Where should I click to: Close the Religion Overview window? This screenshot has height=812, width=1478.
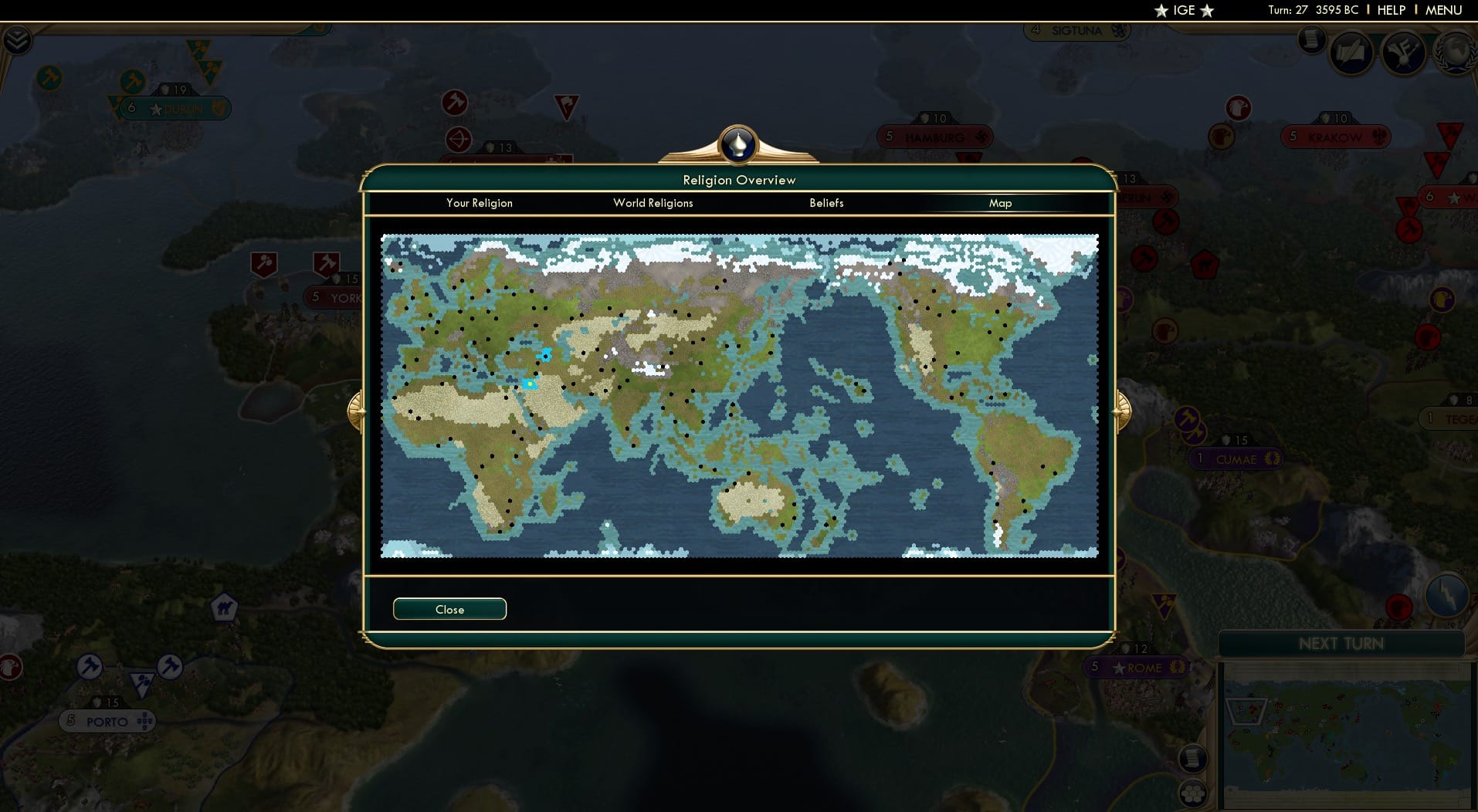click(449, 609)
